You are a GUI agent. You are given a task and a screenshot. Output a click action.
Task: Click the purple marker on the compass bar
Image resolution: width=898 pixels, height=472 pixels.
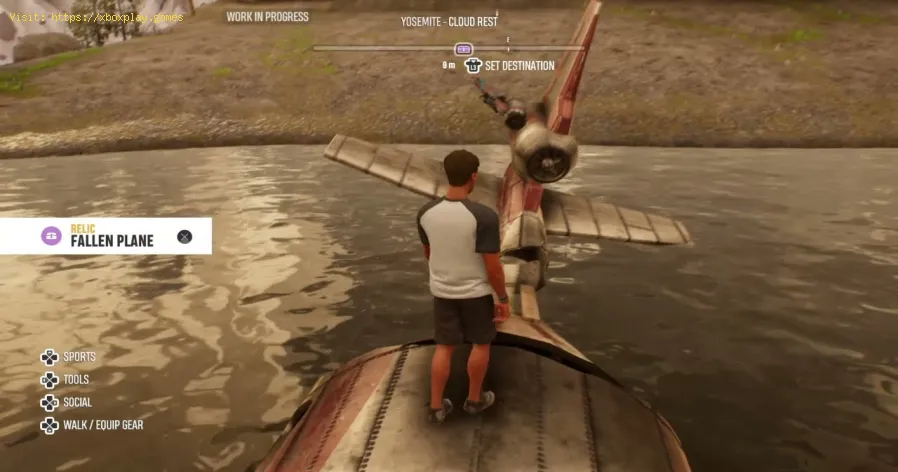463,48
